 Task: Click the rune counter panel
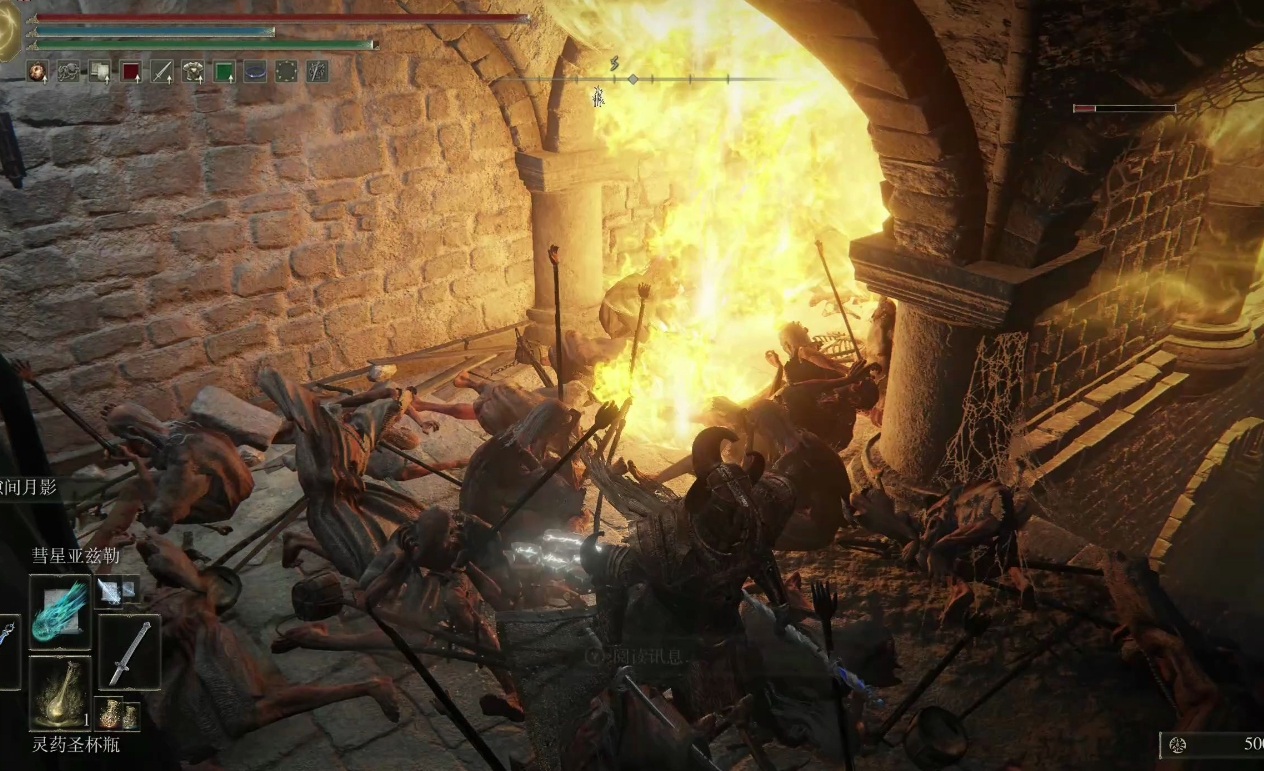click(1212, 744)
